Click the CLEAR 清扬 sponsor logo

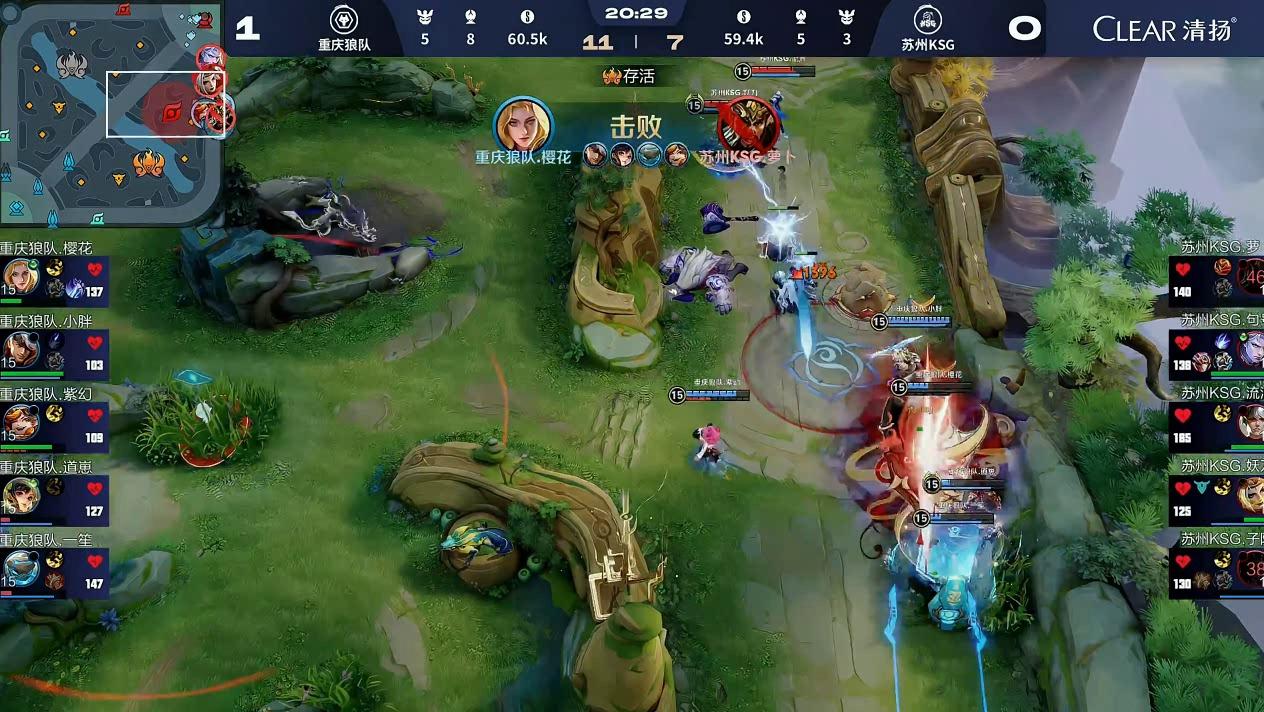click(x=1164, y=29)
